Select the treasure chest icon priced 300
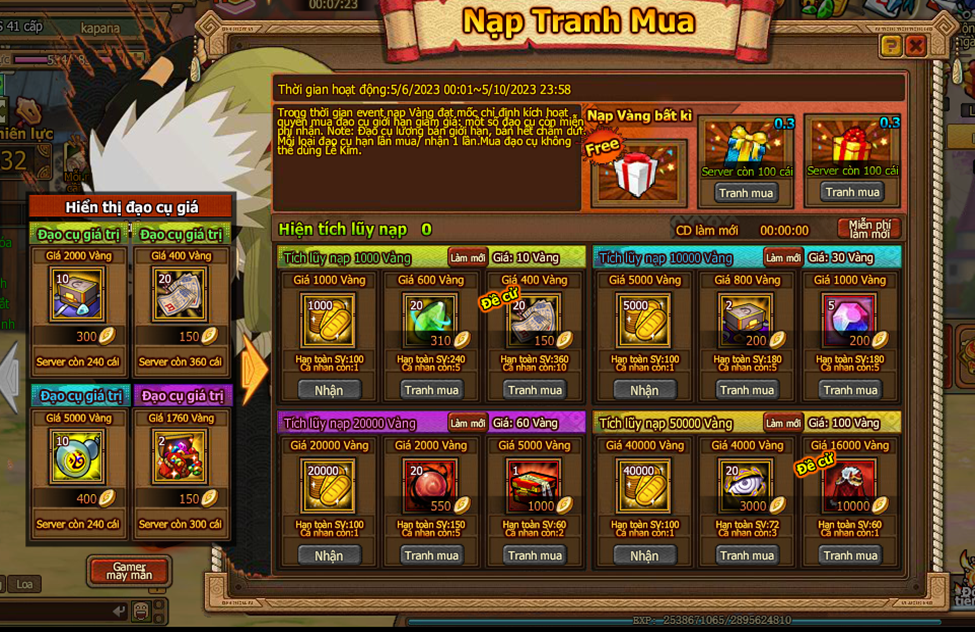 (x=77, y=294)
